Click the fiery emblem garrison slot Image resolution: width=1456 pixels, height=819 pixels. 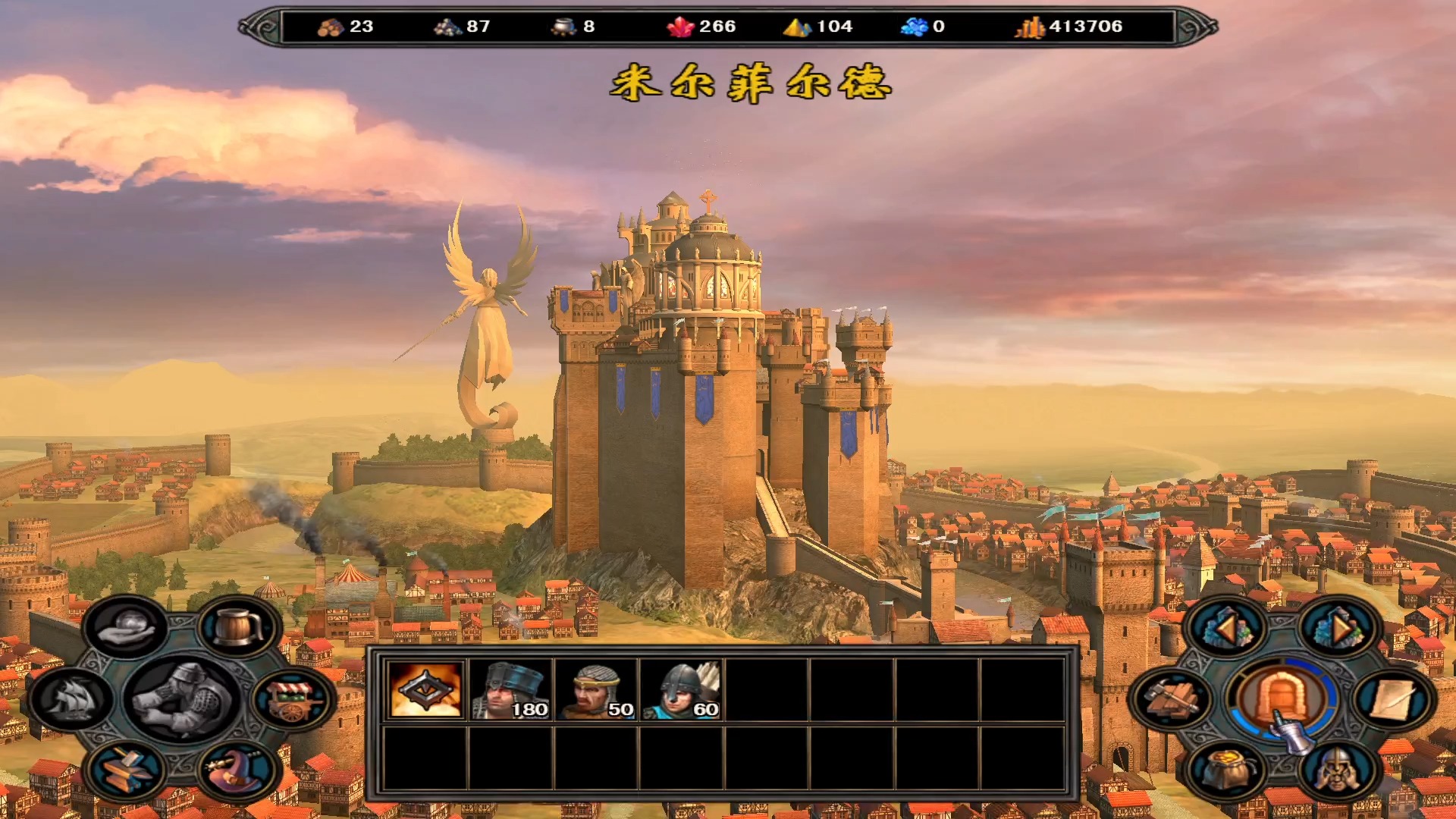425,689
